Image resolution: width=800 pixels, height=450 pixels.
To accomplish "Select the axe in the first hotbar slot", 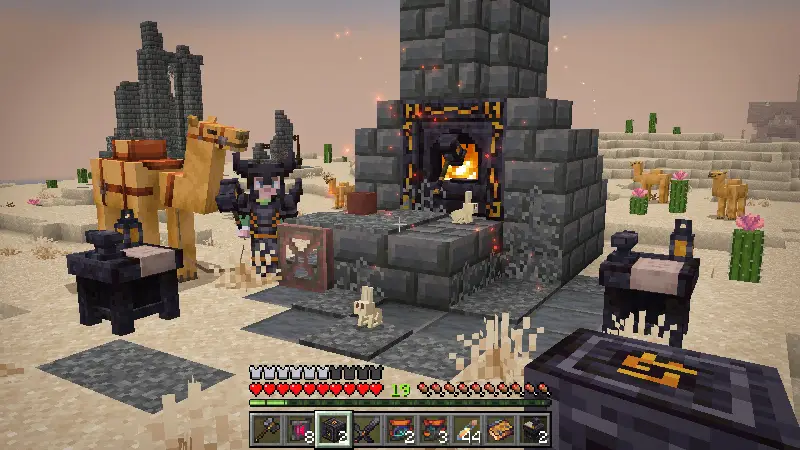I will (265, 429).
